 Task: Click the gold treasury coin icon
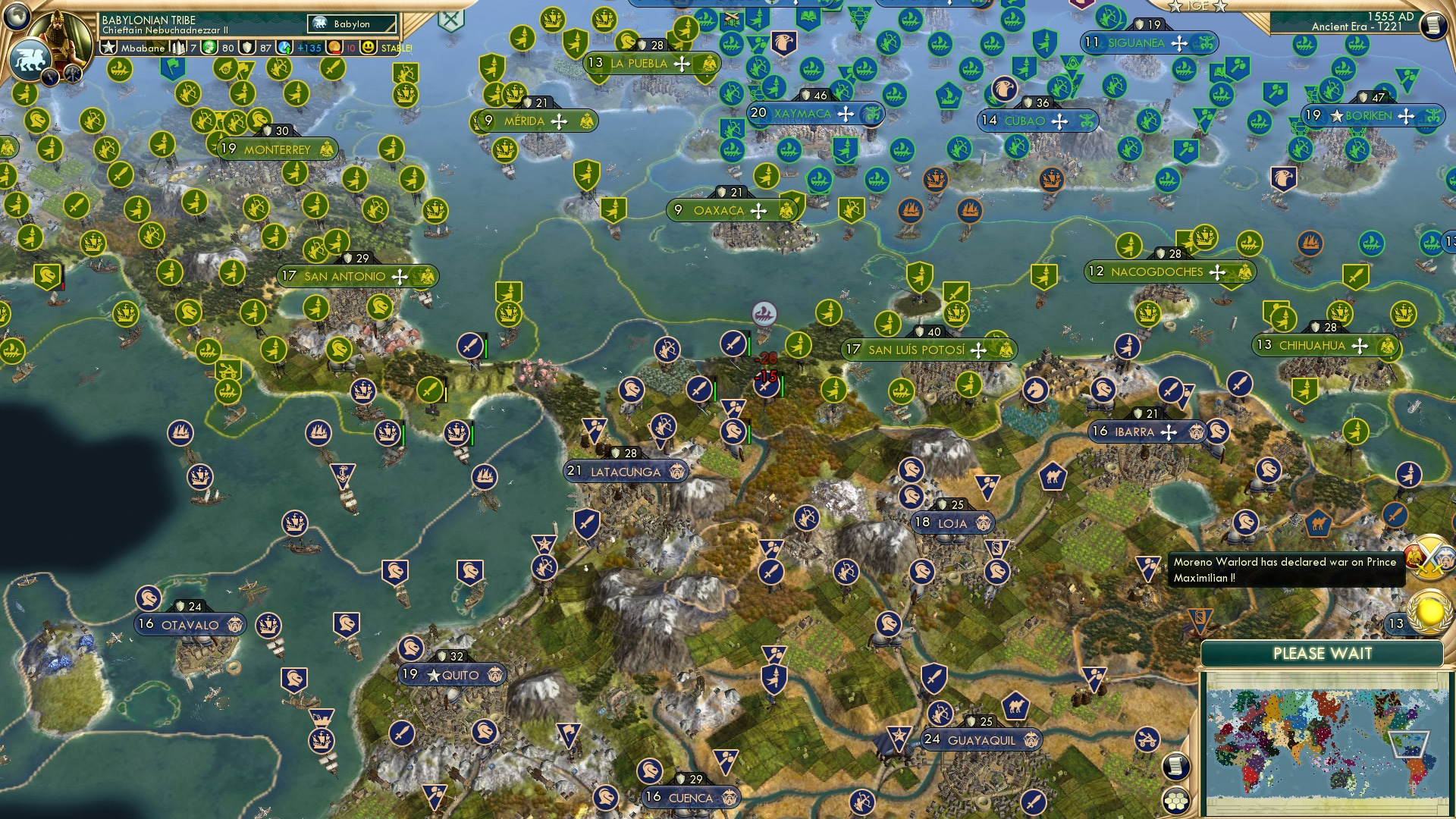point(334,47)
